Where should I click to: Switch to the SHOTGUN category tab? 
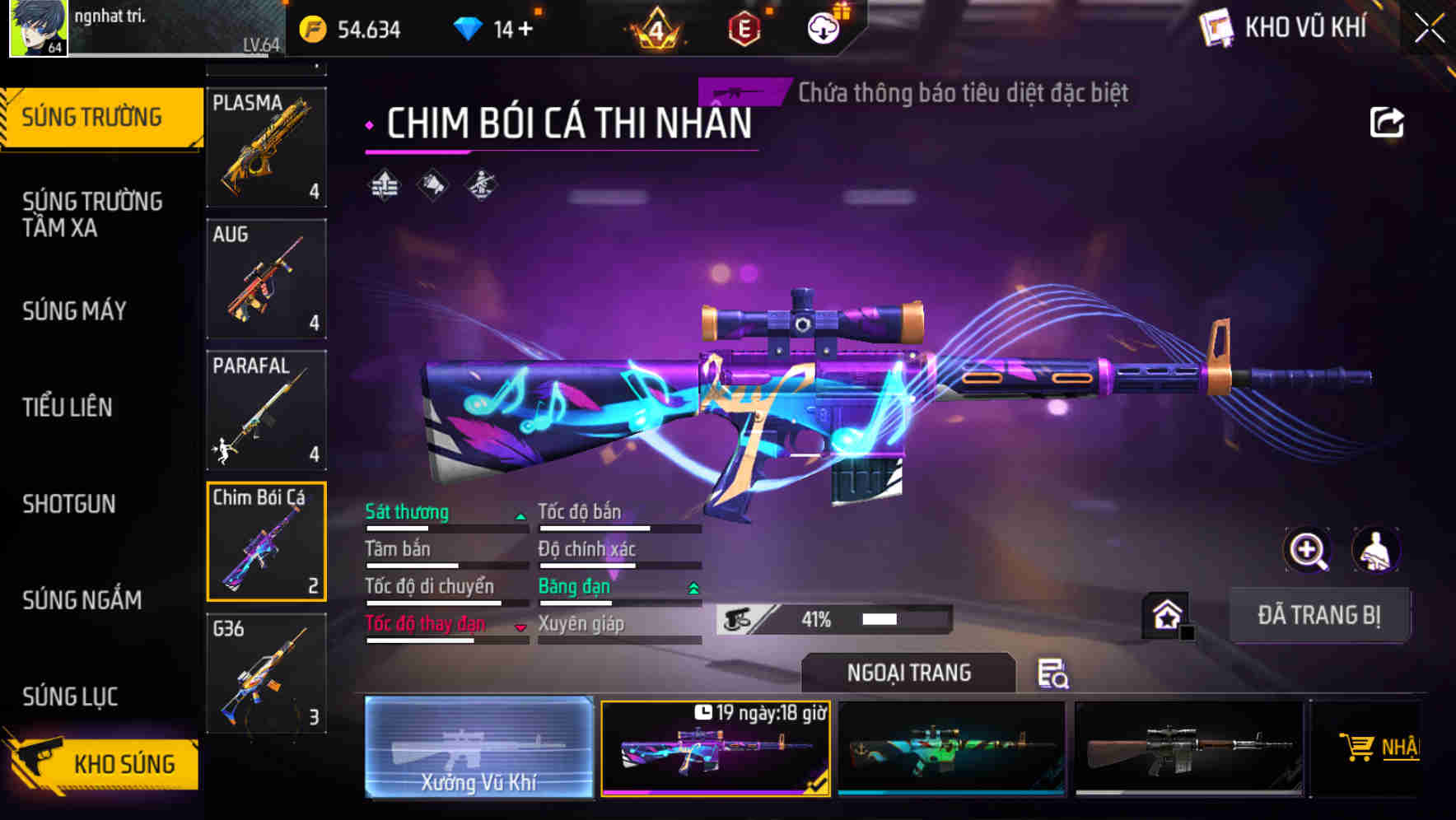point(70,504)
